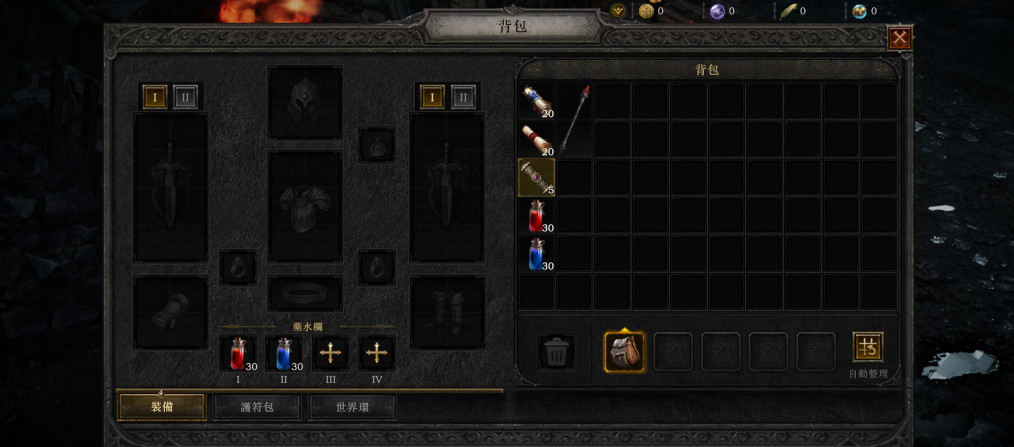Pick the red-tipped spear in the backpack
Screen dimensions: 1014x447
pyautogui.click(x=575, y=119)
